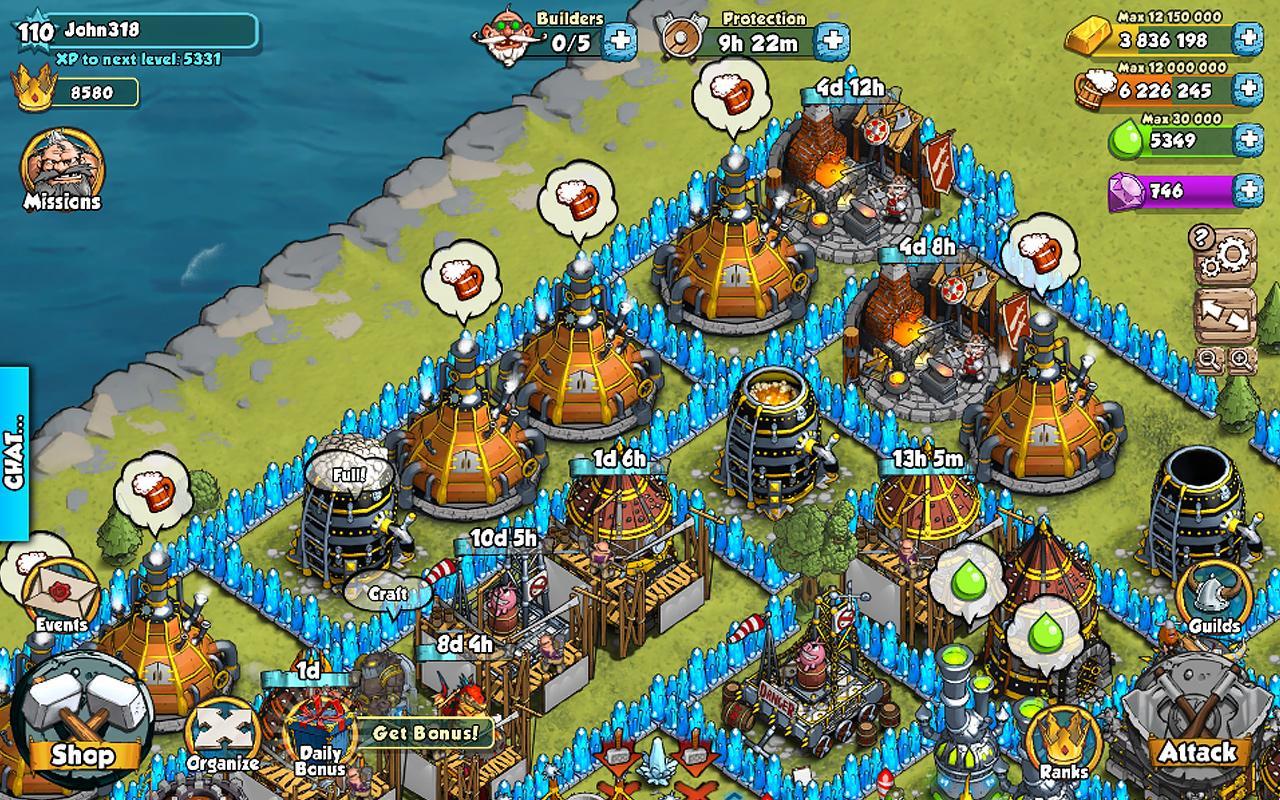
Task: Purchase purple gems with plus button
Action: pyautogui.click(x=1247, y=190)
